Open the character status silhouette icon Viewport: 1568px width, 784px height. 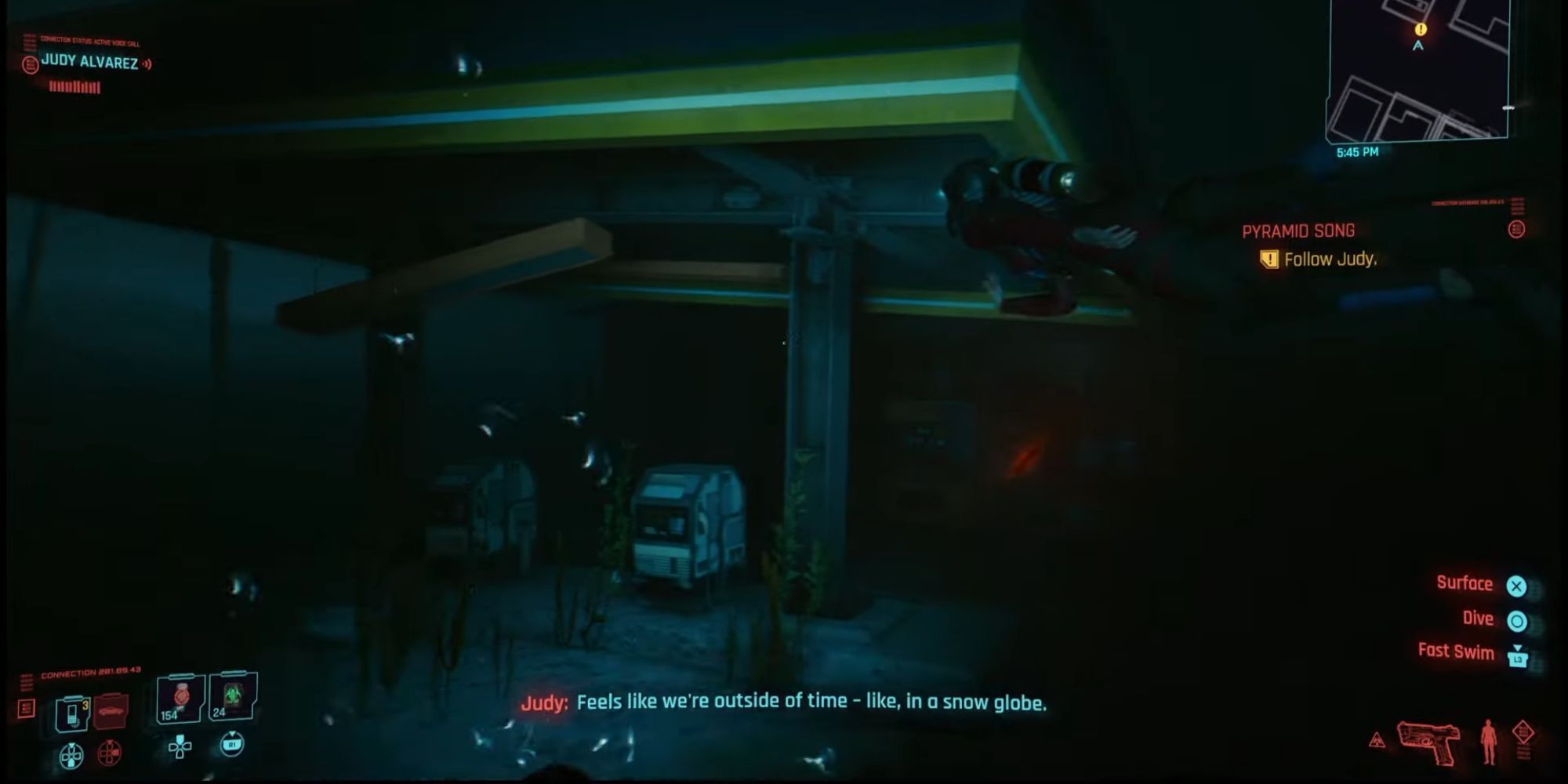(1489, 740)
